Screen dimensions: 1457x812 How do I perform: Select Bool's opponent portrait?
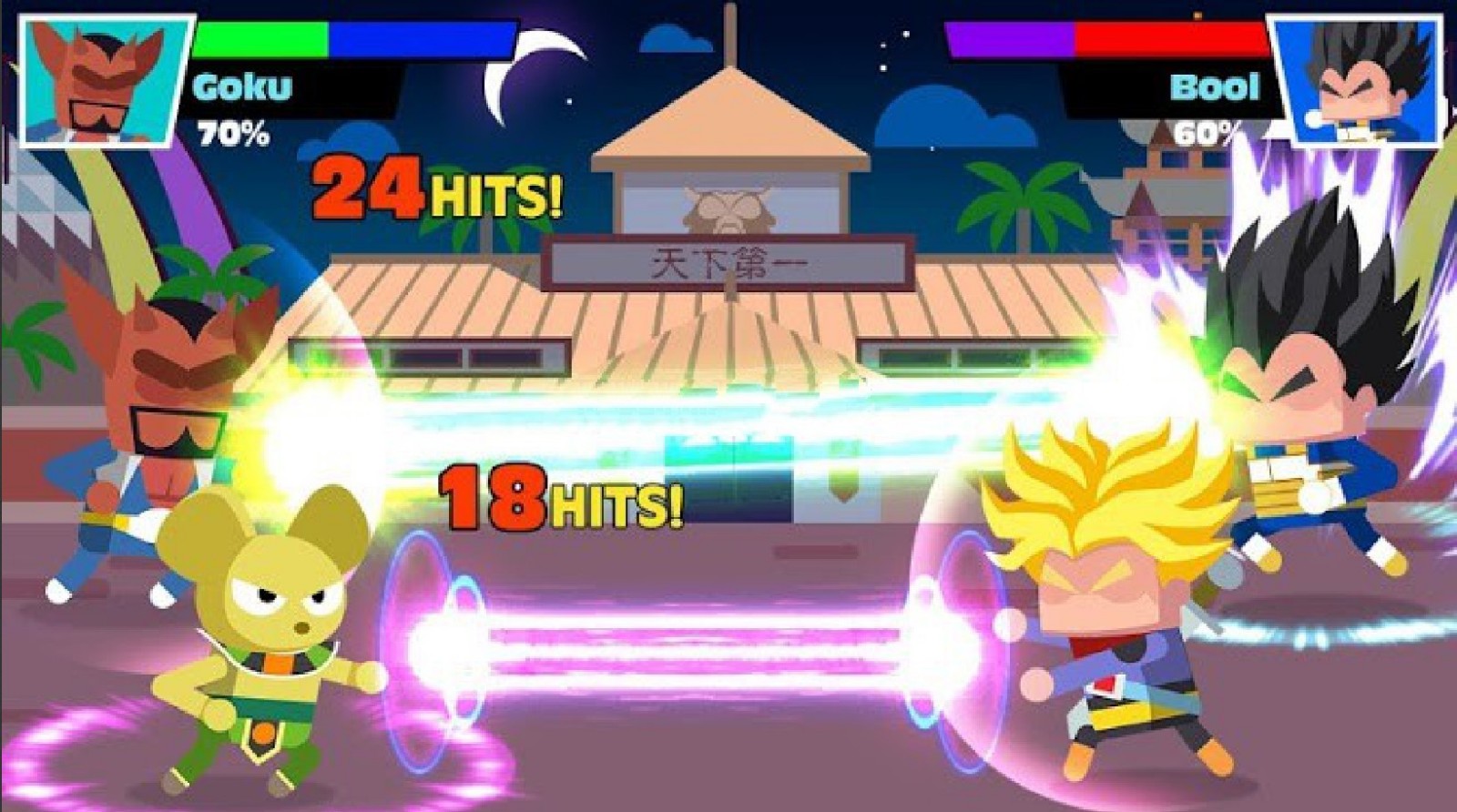click(1358, 80)
